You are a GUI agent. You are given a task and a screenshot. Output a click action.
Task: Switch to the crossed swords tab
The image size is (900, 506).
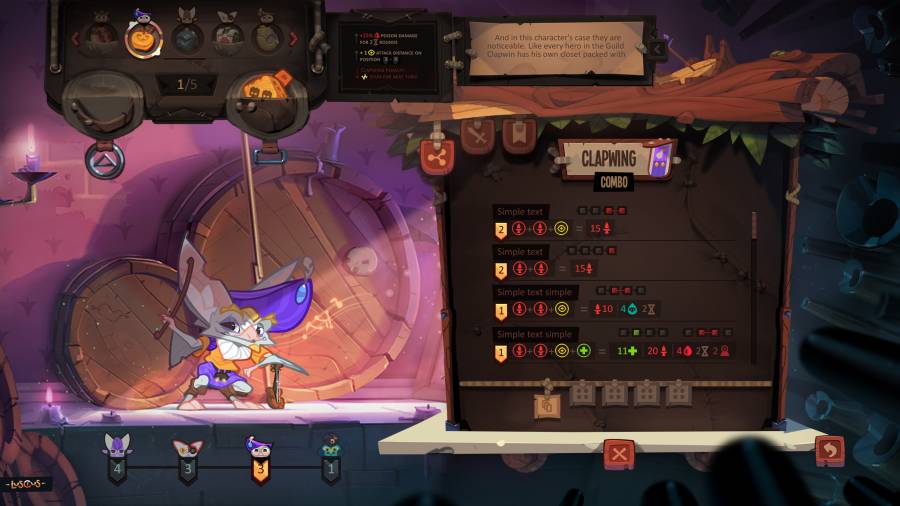tap(479, 136)
